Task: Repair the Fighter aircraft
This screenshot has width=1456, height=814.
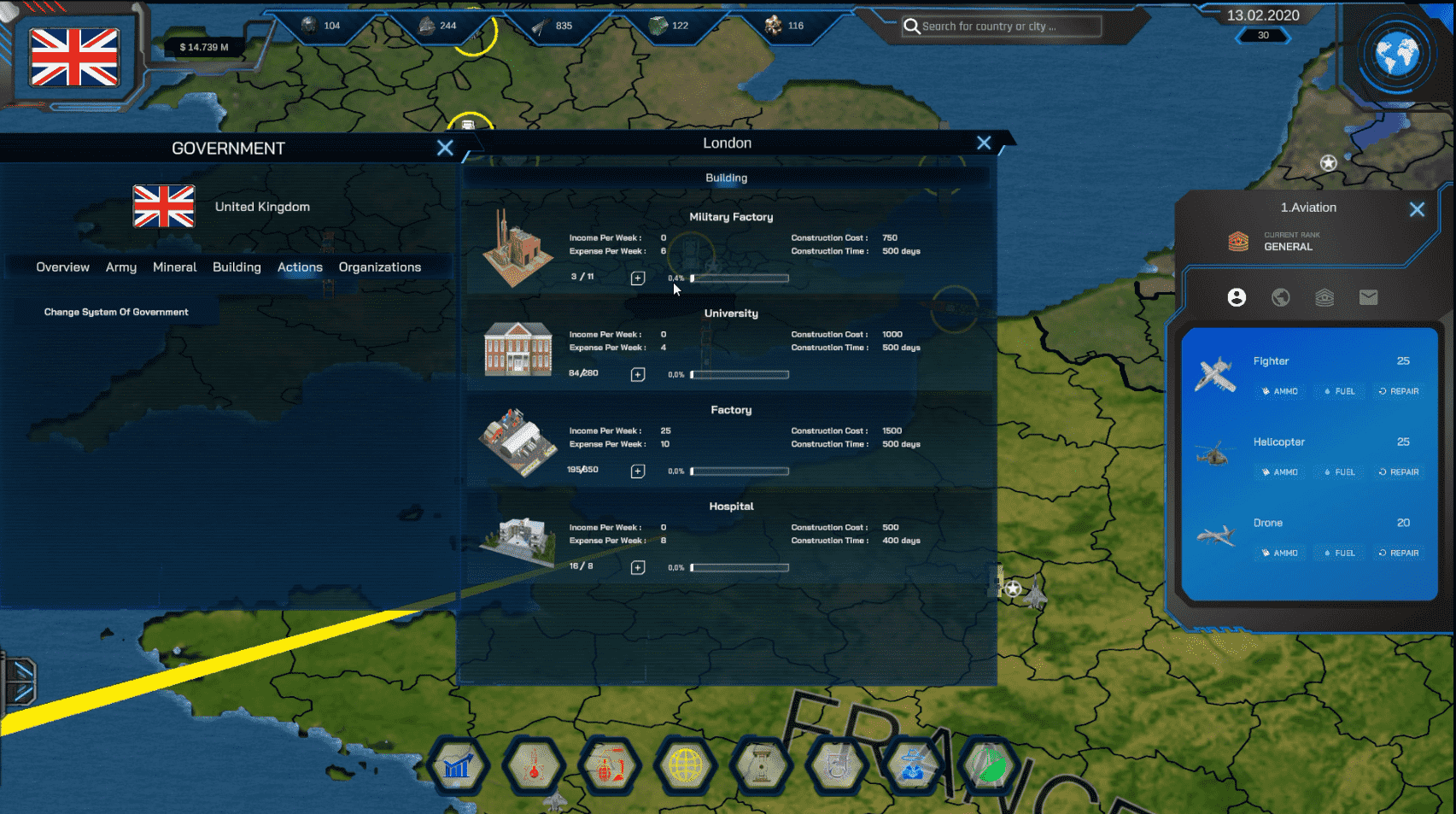Action: point(1399,391)
